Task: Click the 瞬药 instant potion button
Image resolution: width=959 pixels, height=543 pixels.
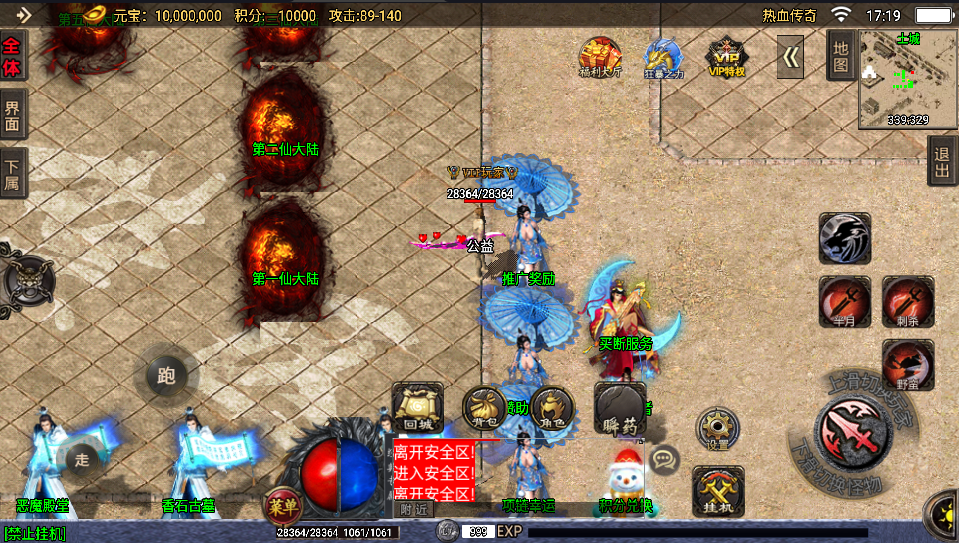Action: coord(620,410)
